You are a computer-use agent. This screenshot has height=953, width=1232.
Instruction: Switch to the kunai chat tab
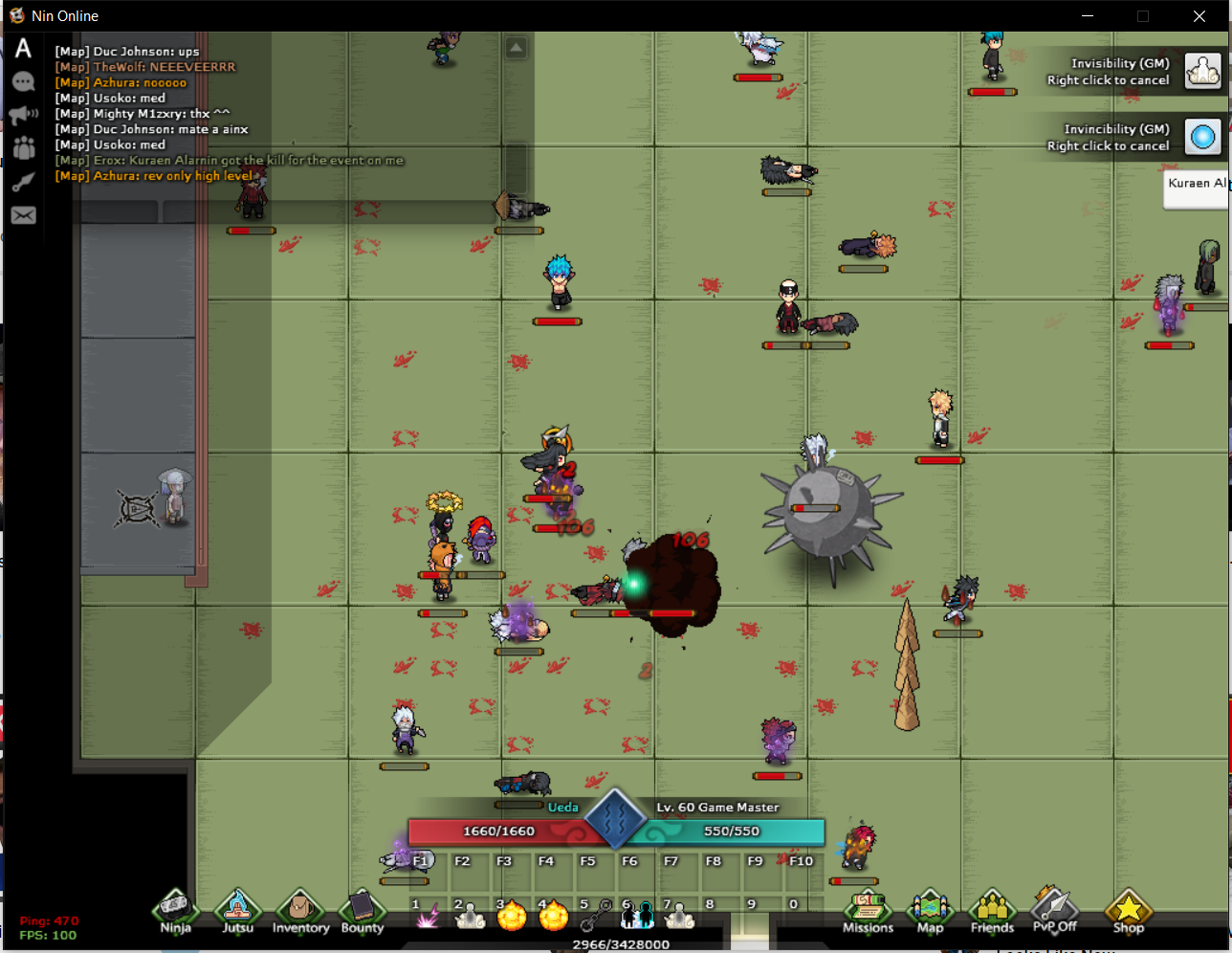click(x=24, y=182)
